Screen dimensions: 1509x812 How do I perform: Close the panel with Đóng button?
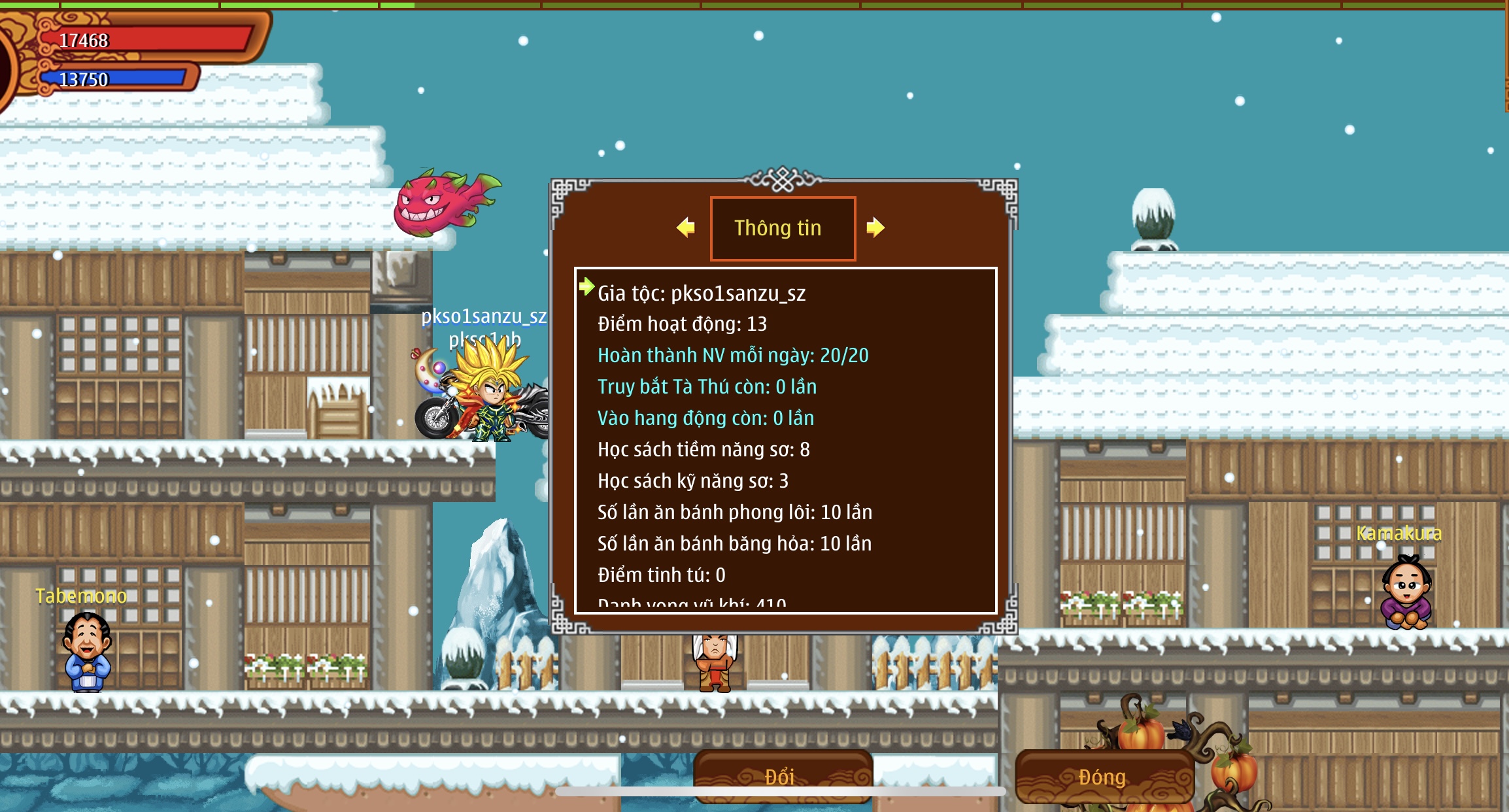pos(1104,777)
